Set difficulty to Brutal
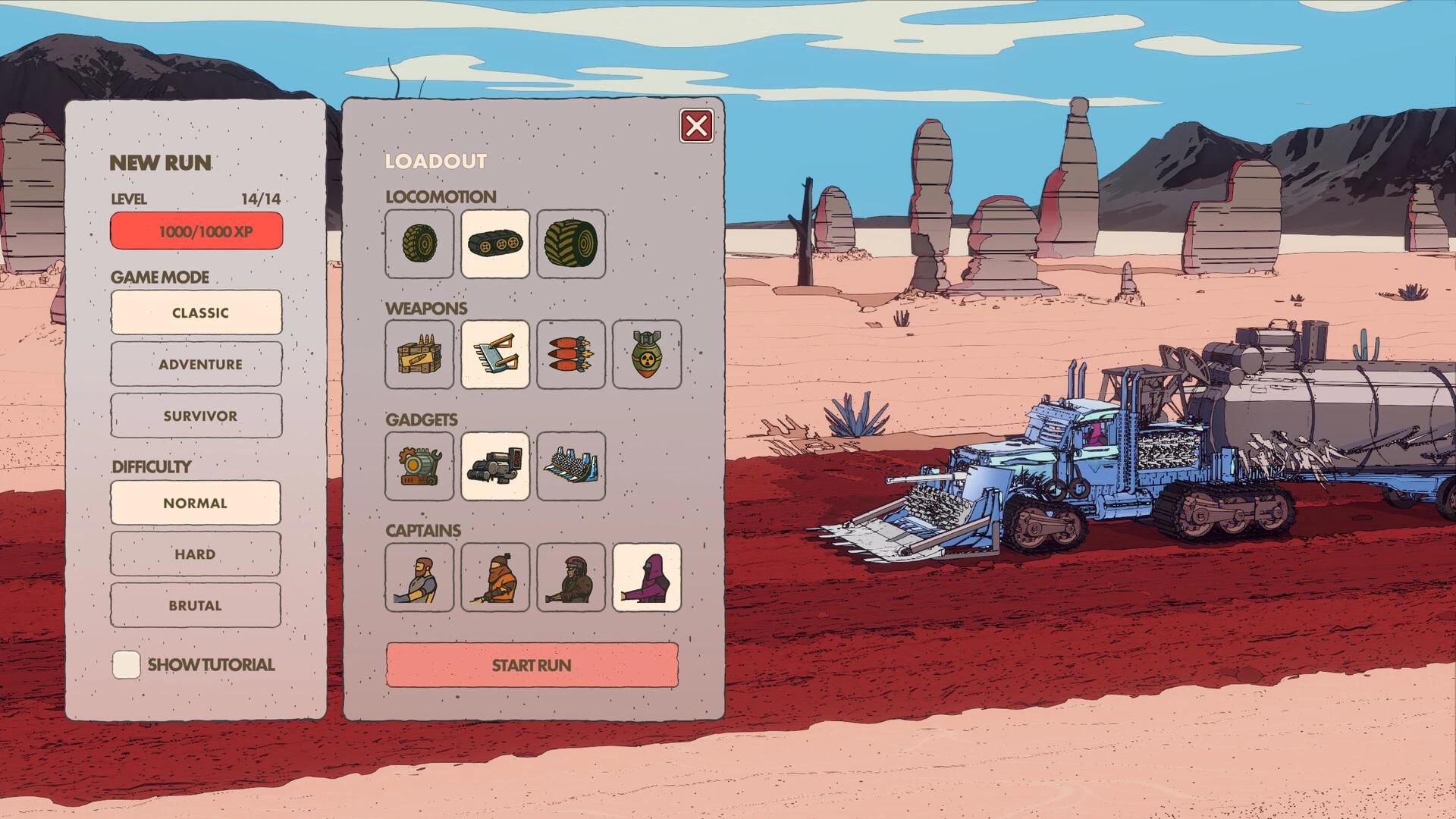This screenshot has width=1456, height=819. click(195, 604)
